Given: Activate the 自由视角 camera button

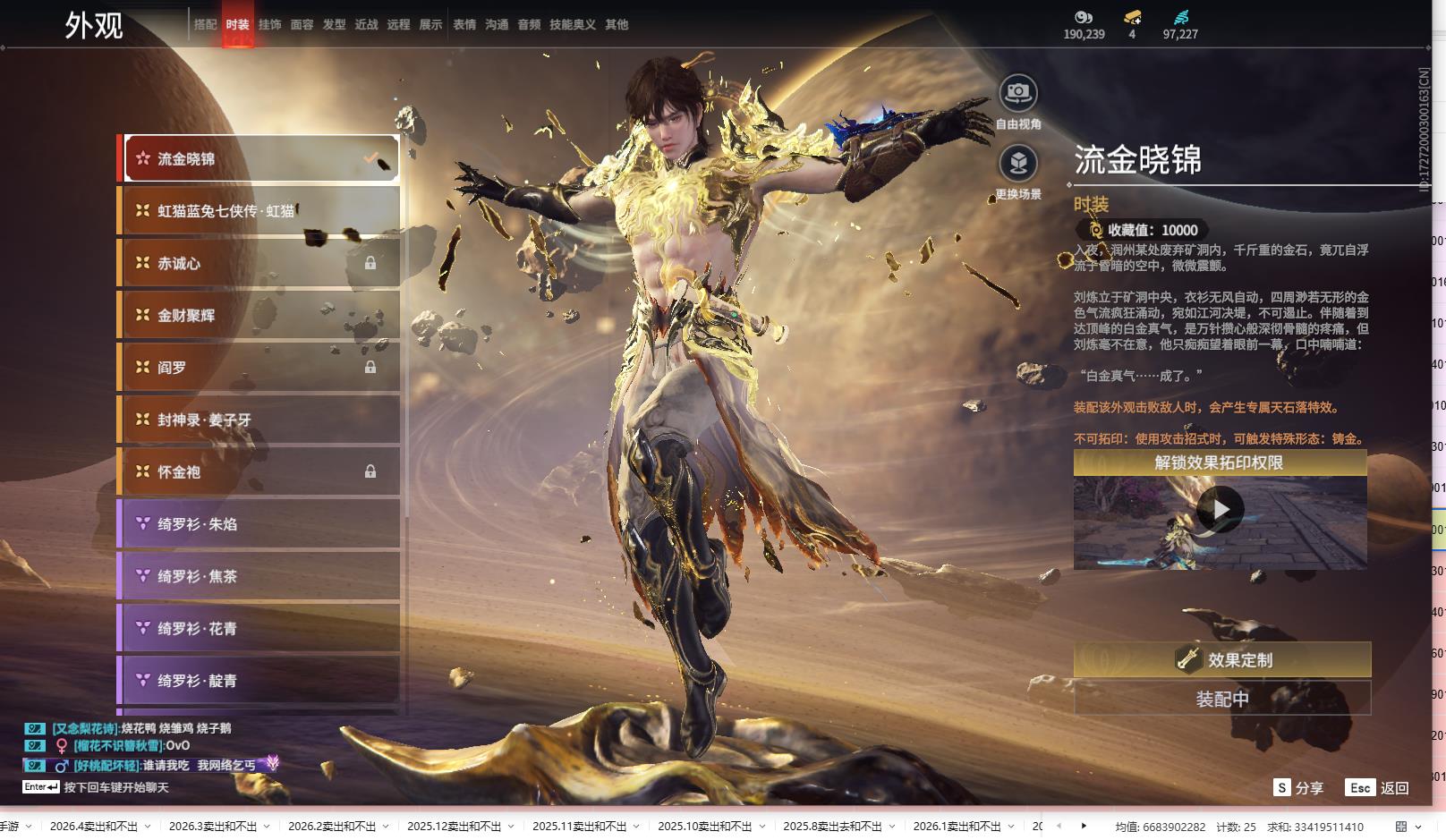Looking at the screenshot, I should coord(1018,93).
